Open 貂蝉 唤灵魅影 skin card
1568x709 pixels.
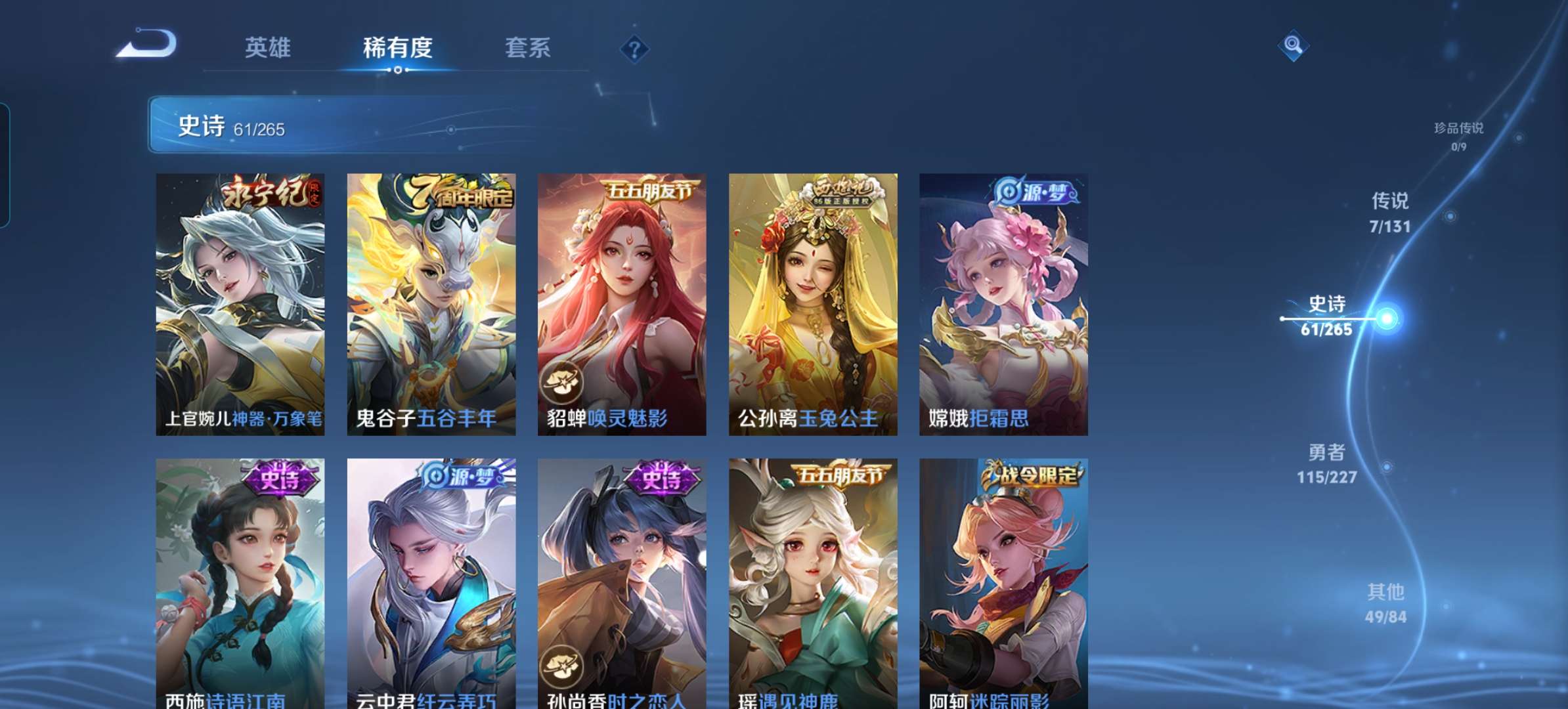pyautogui.click(x=622, y=304)
